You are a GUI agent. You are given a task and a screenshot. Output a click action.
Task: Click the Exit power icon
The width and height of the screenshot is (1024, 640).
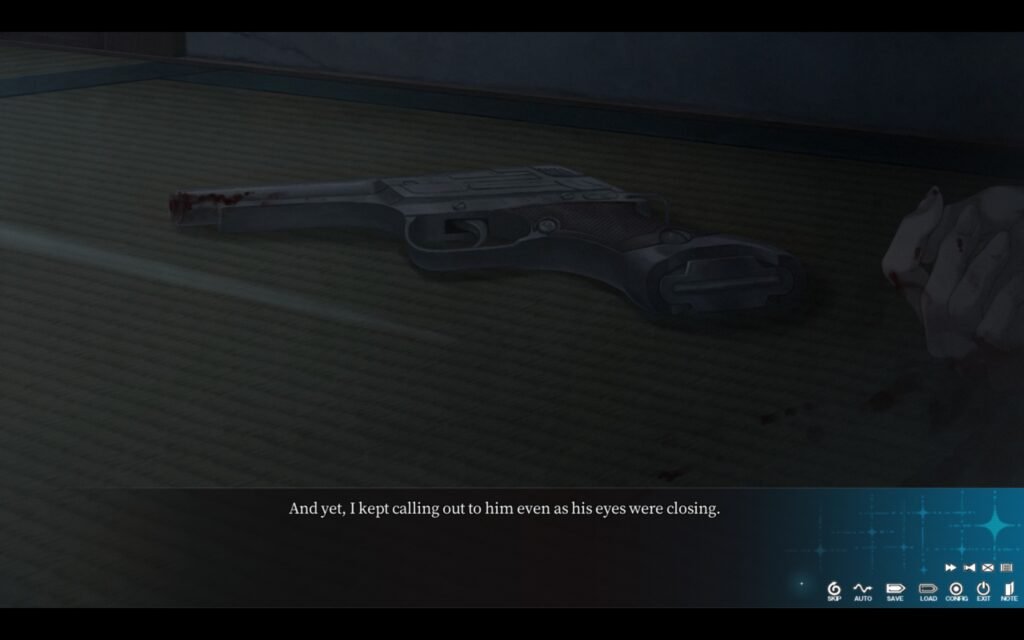point(983,590)
